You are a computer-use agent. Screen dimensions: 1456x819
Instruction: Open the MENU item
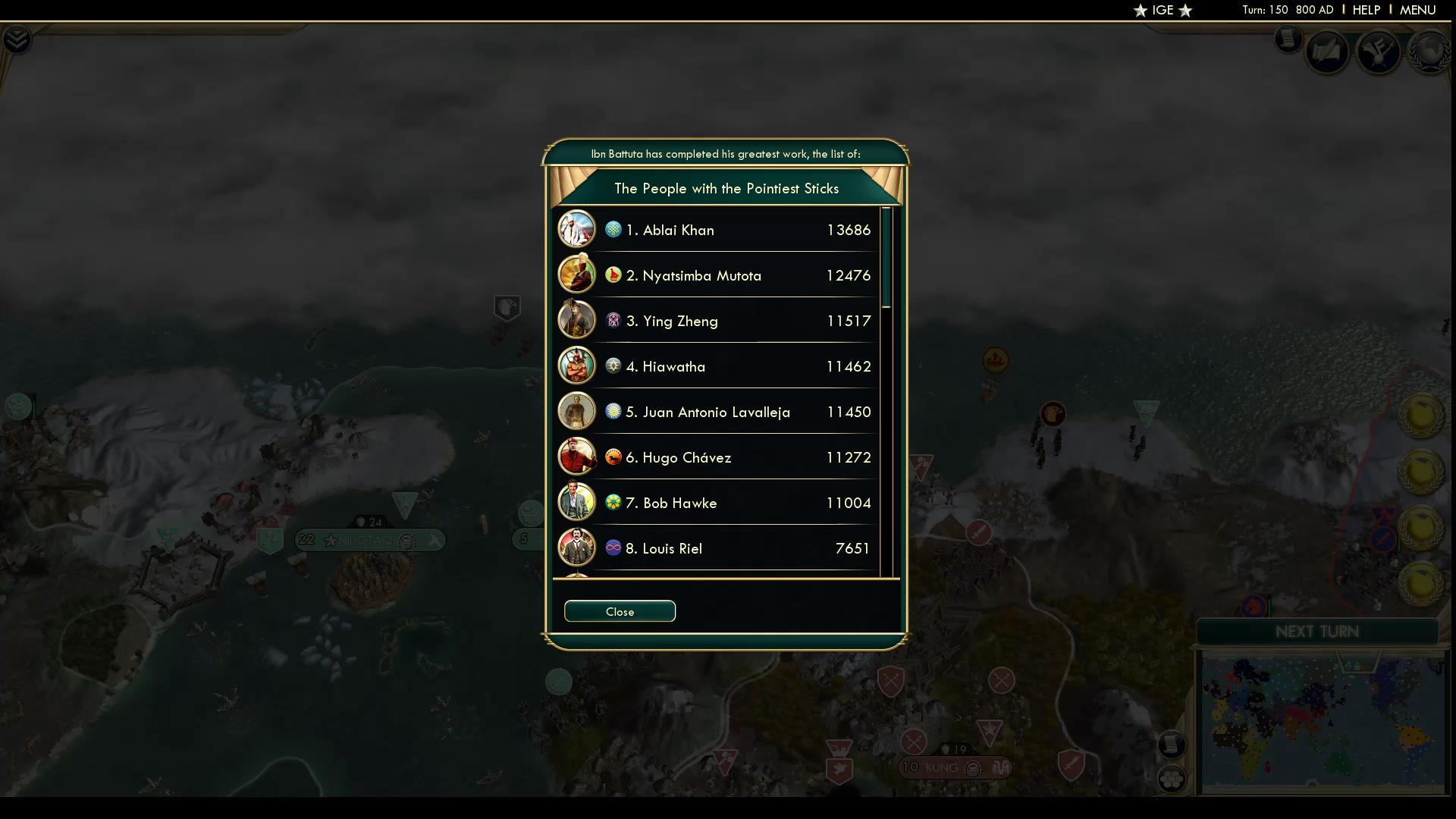point(1417,10)
